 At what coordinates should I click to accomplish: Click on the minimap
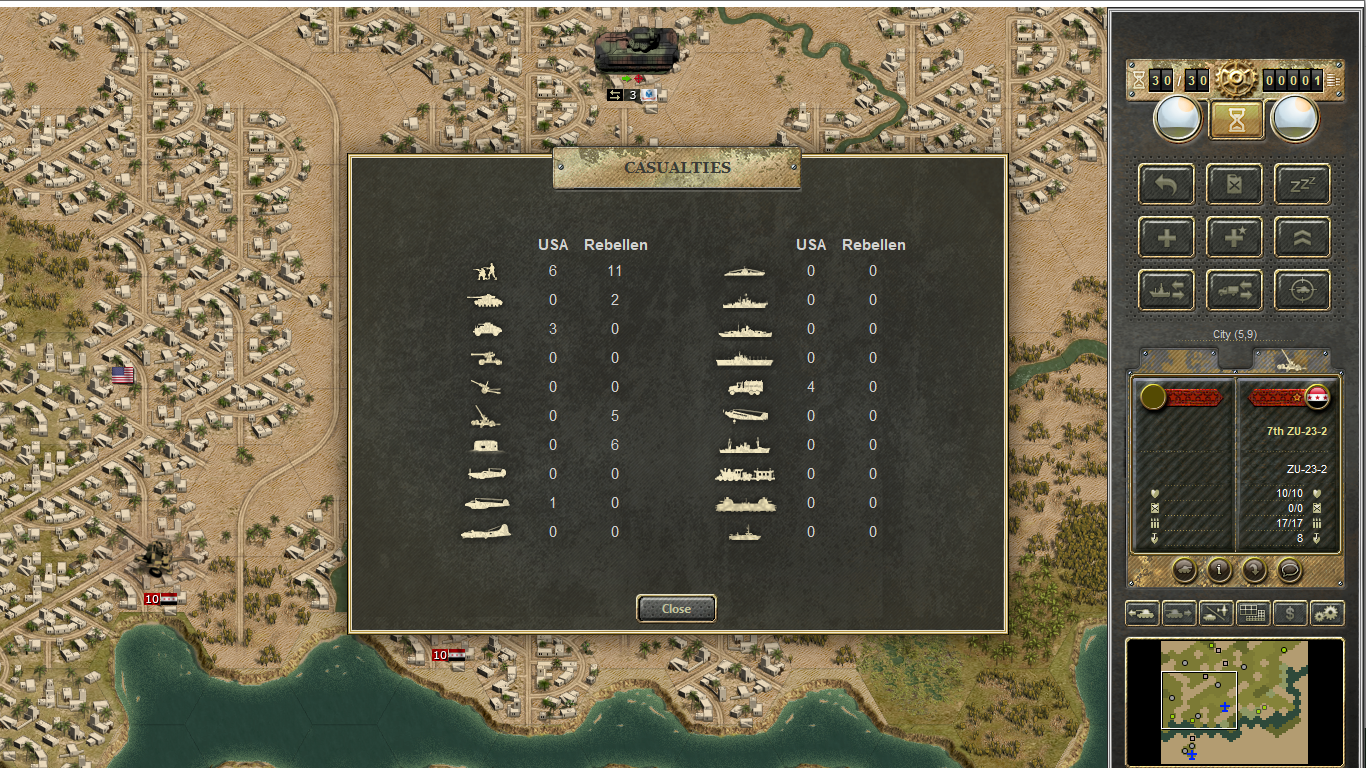(x=1234, y=702)
